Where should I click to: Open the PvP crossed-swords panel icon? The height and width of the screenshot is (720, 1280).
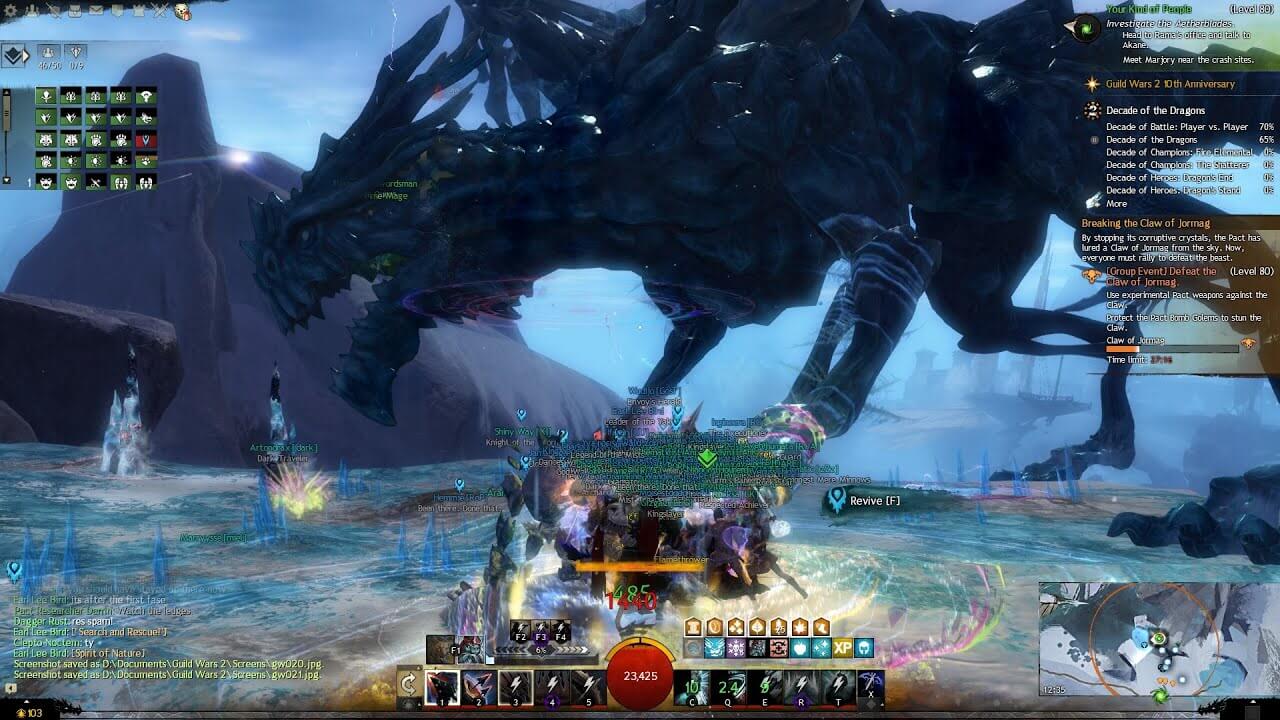[x=159, y=11]
